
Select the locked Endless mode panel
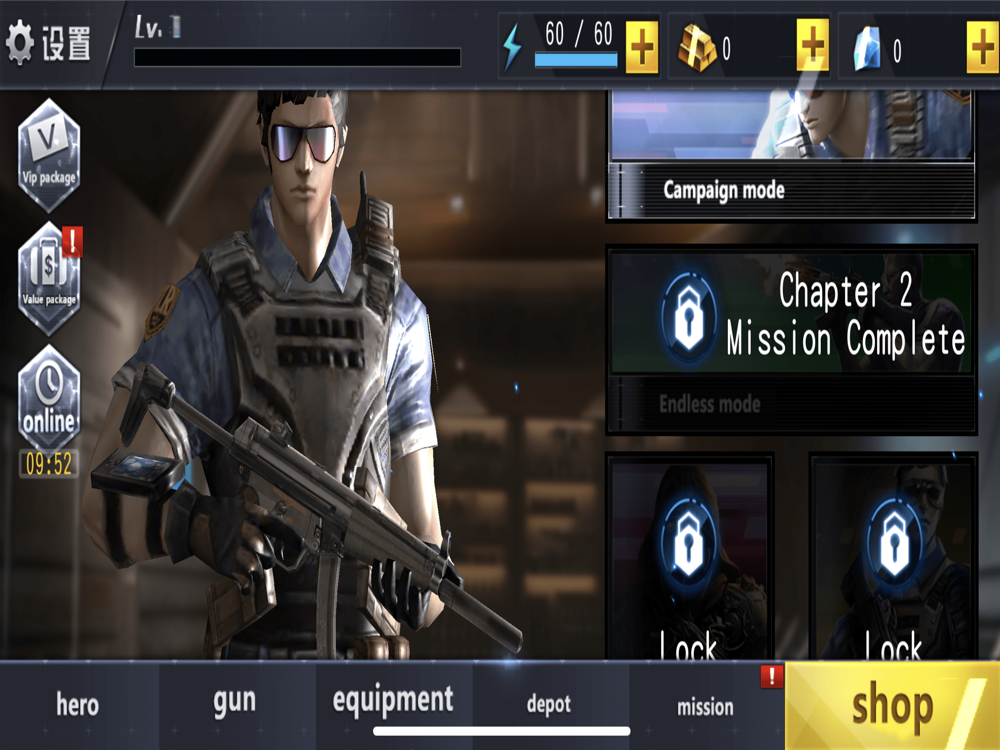pos(790,340)
